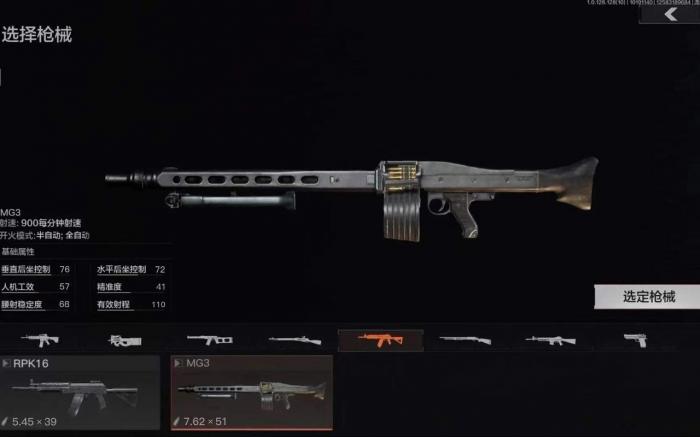The height and width of the screenshot is (437, 700).
Task: Confirm with the 选定枪械 button
Action: pos(648,296)
